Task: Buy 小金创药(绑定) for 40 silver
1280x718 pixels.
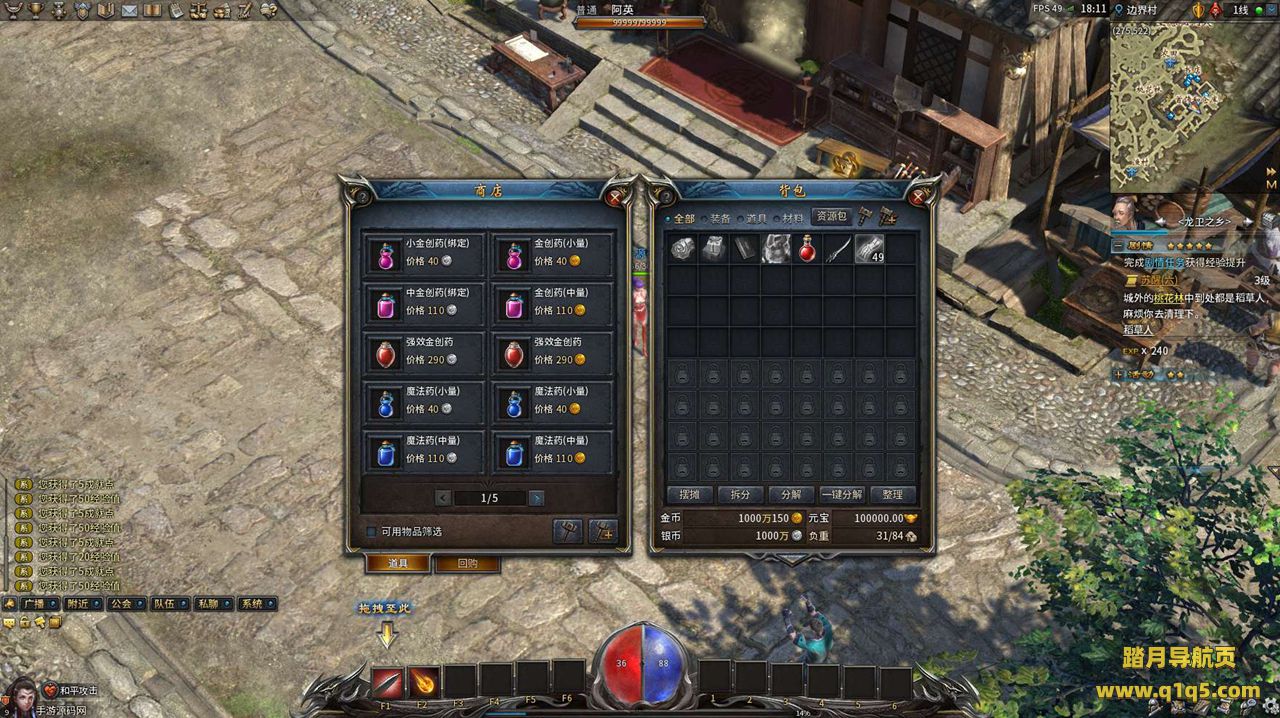Action: [424, 254]
